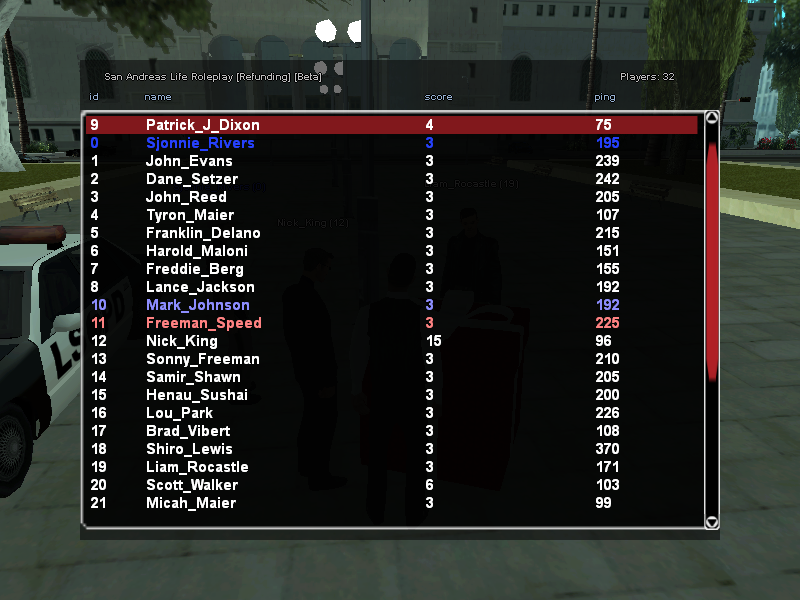Click the scrollbar's up arrow
800x600 pixels.
(x=712, y=117)
